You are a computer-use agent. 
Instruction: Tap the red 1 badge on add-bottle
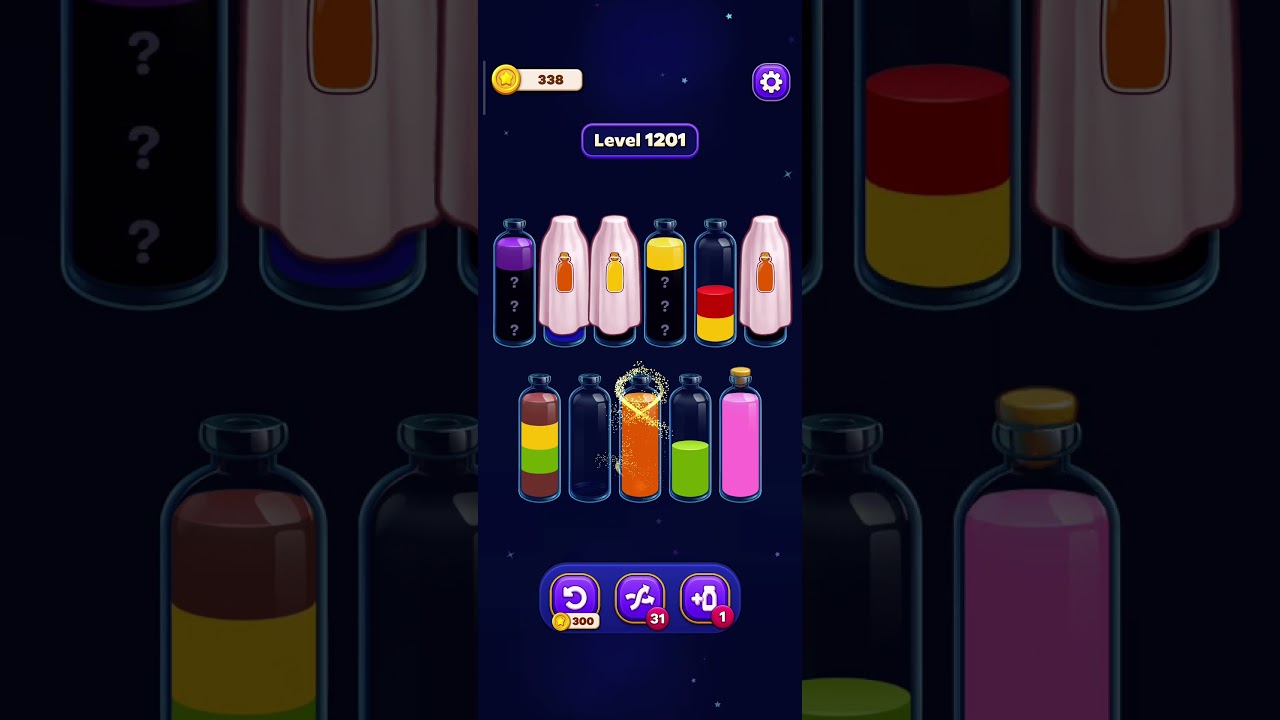[x=722, y=619]
